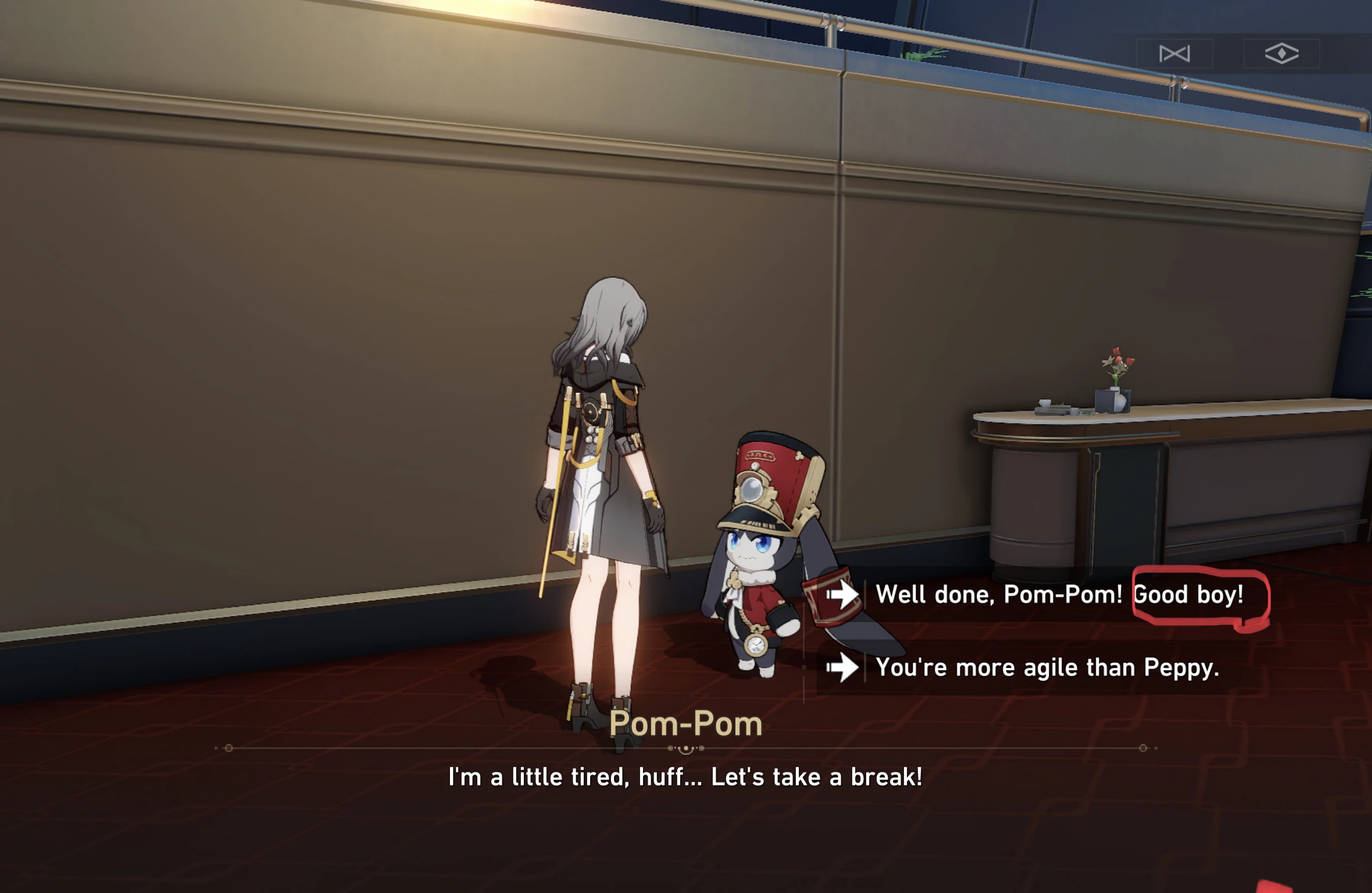Click the arrow icon beside the Peppy dialogue choice
The height and width of the screenshot is (893, 1372).
point(841,667)
